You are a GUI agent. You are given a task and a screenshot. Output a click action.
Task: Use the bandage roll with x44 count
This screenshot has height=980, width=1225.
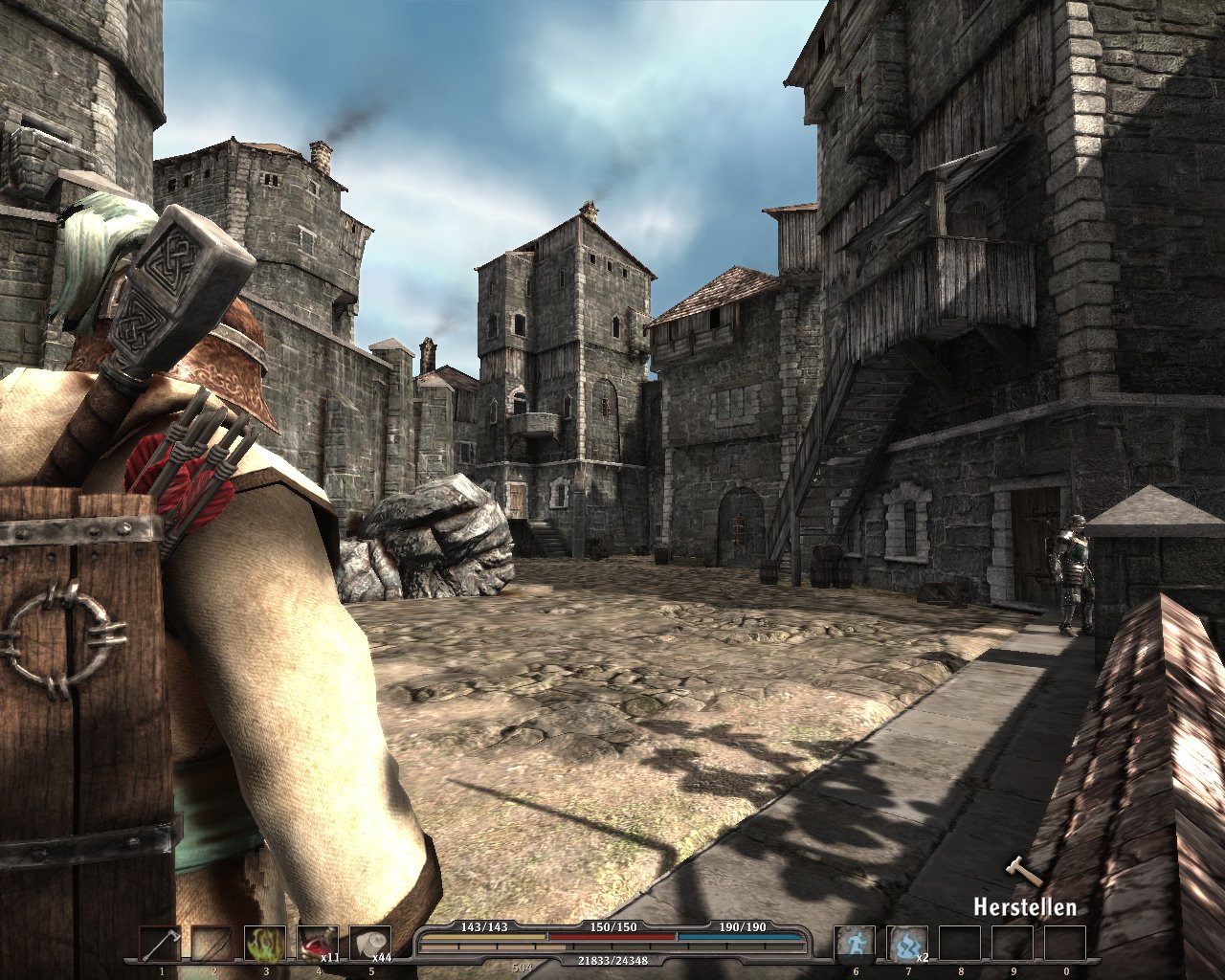[369, 943]
